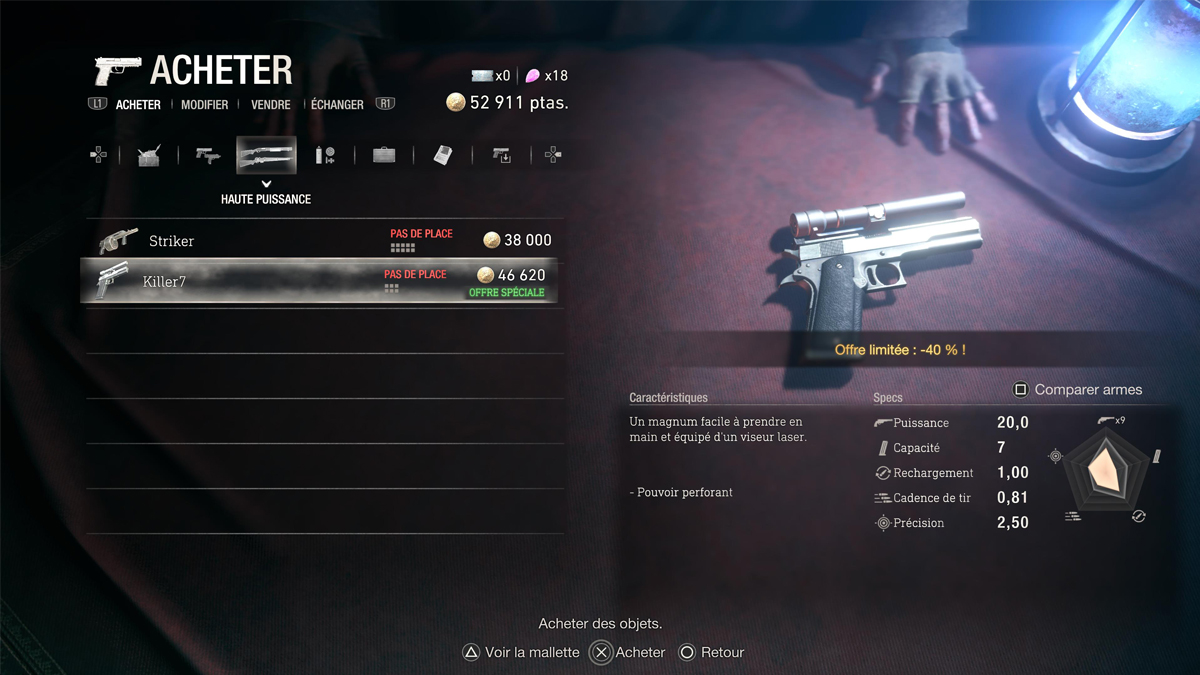The image size is (1200, 675).
Task: Select the Killer7 magnum listing
Action: [322, 281]
